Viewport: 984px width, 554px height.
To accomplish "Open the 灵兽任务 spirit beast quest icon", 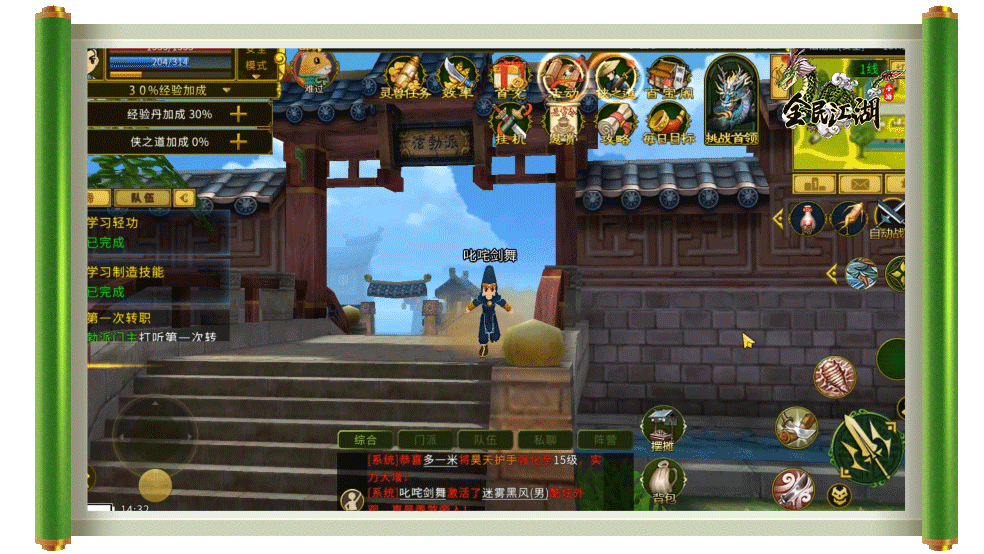I will point(404,76).
